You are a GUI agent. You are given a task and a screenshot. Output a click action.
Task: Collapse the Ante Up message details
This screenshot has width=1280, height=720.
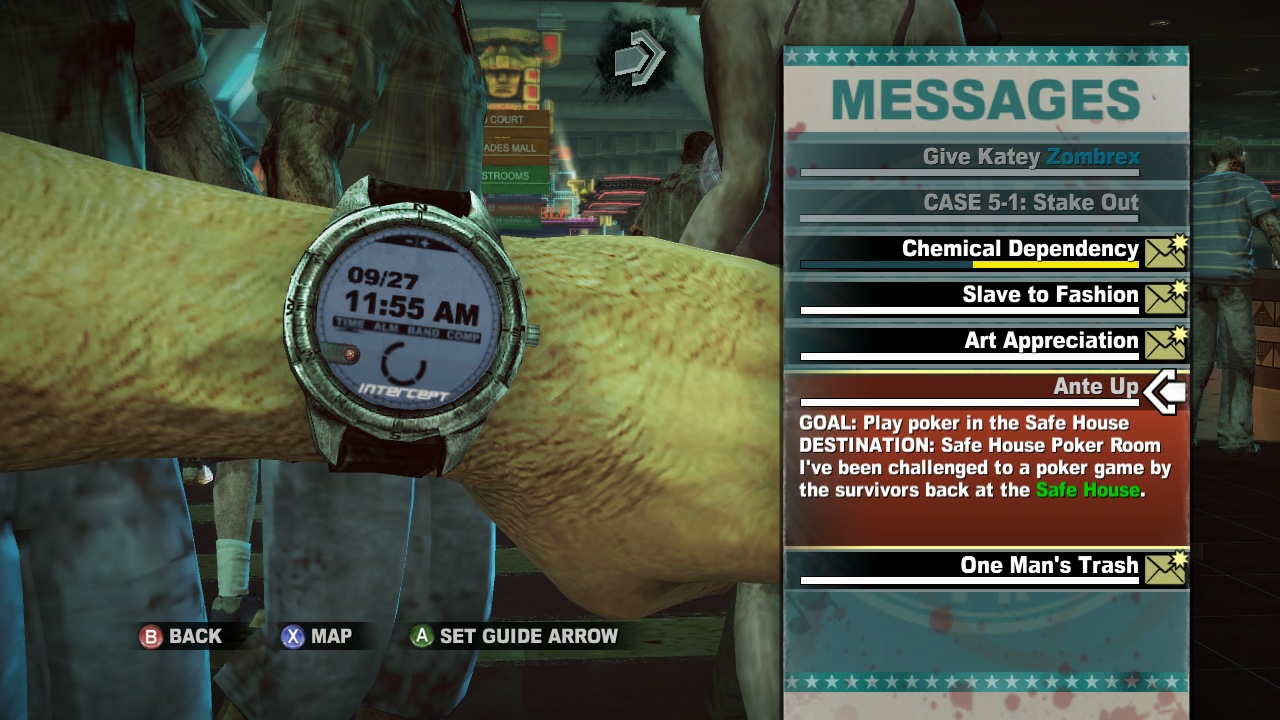coord(1099,386)
